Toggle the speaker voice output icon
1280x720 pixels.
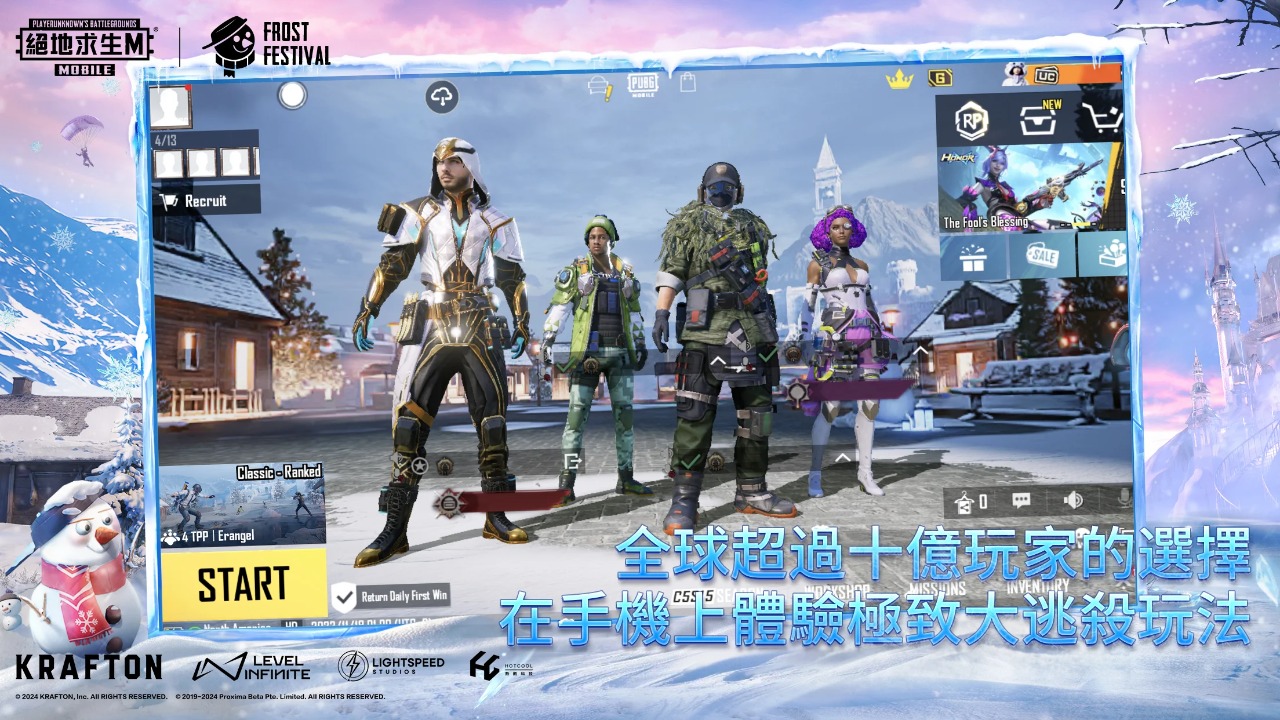tap(1074, 500)
